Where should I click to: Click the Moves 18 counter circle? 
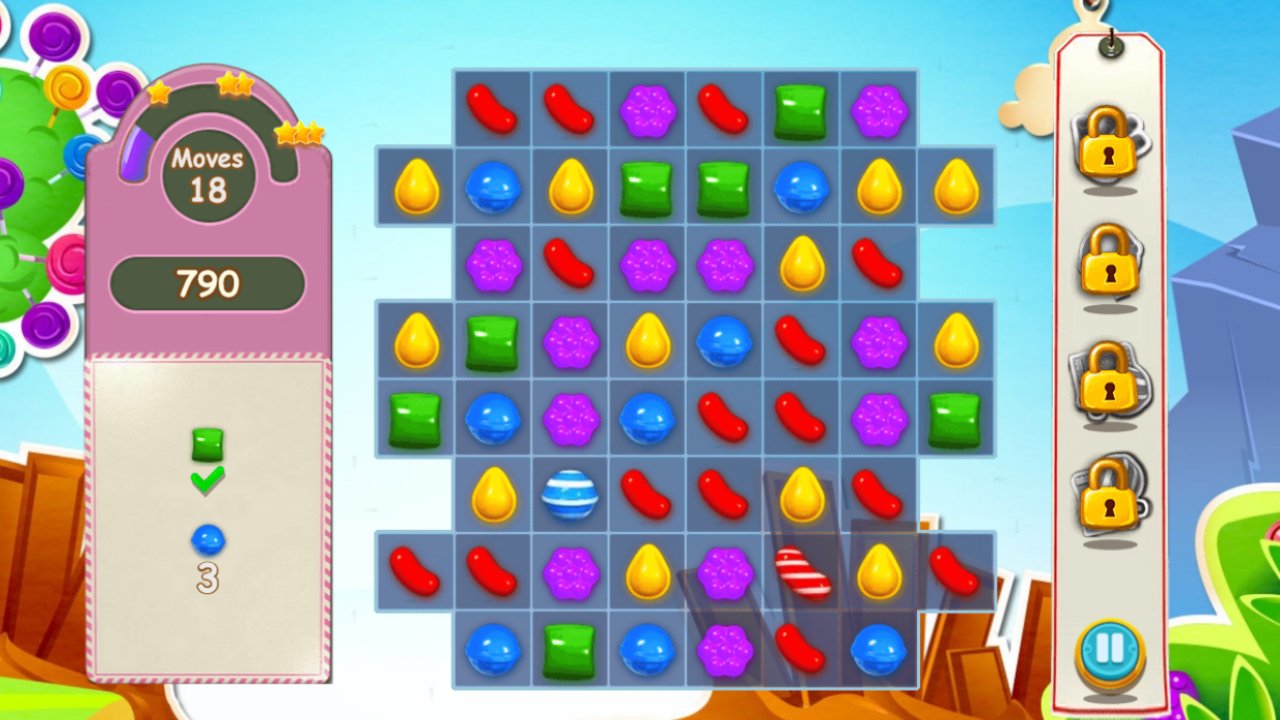click(x=207, y=174)
